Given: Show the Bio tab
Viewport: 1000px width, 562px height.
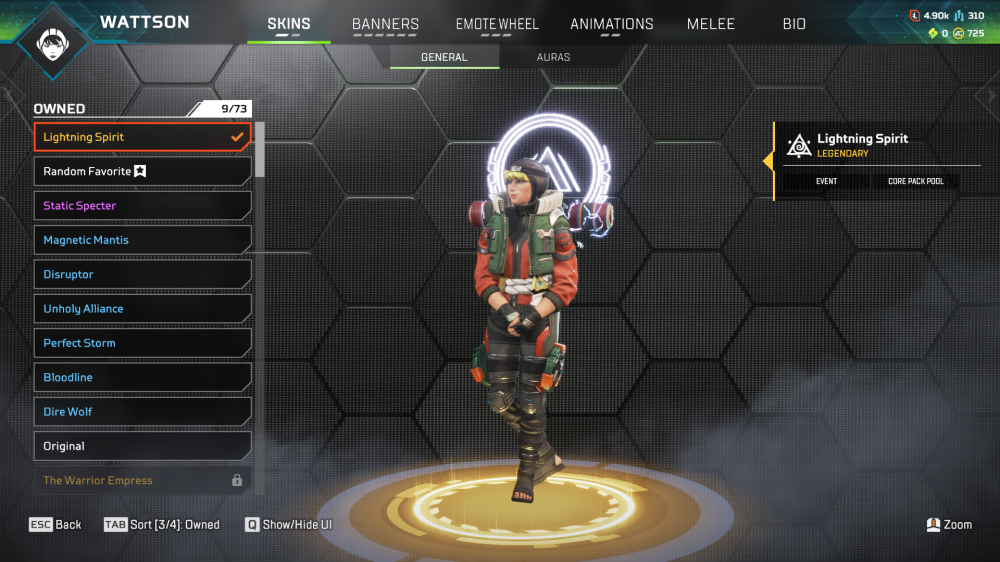Looking at the screenshot, I should tap(794, 24).
